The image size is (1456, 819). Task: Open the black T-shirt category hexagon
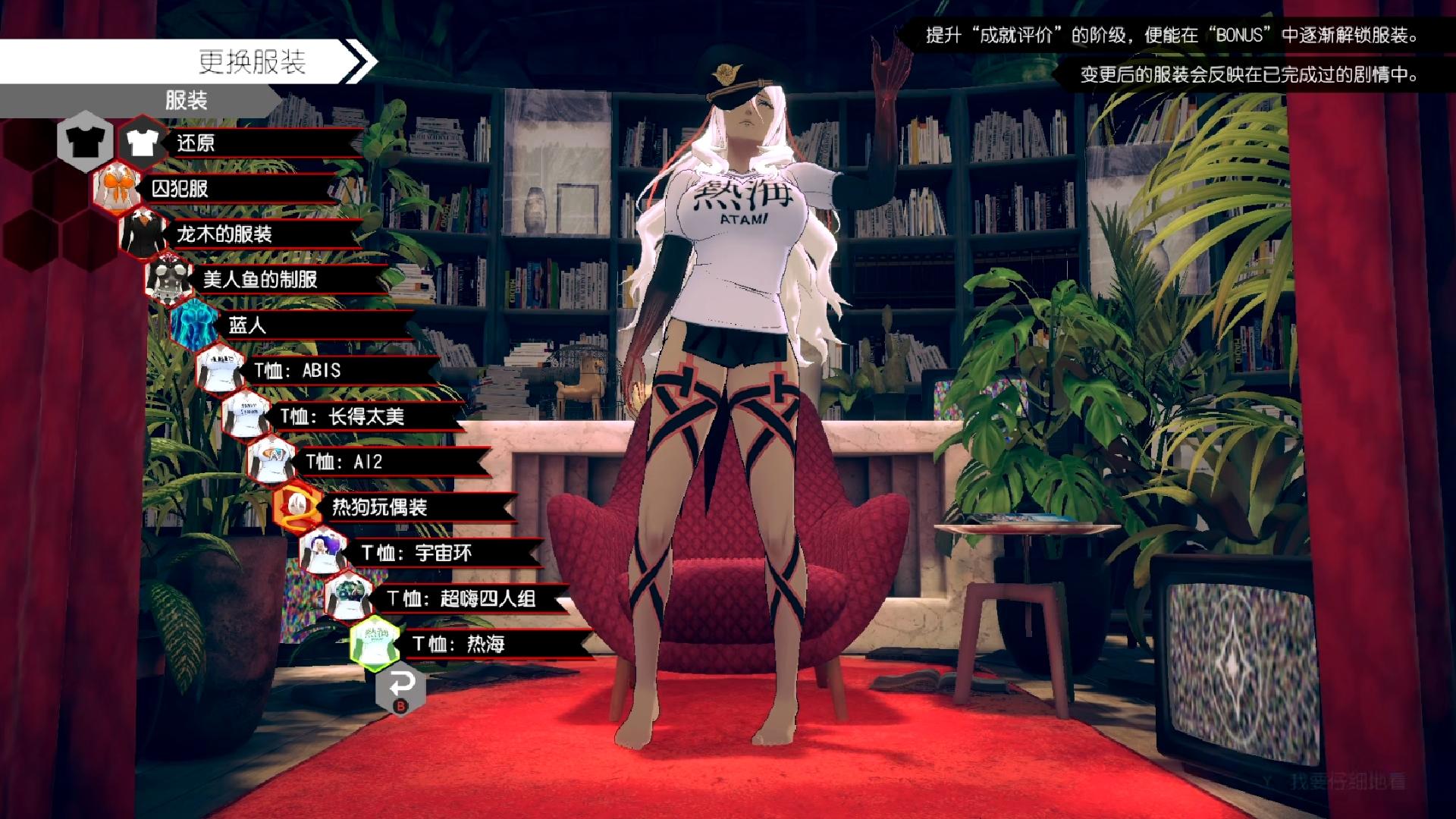pos(85,140)
